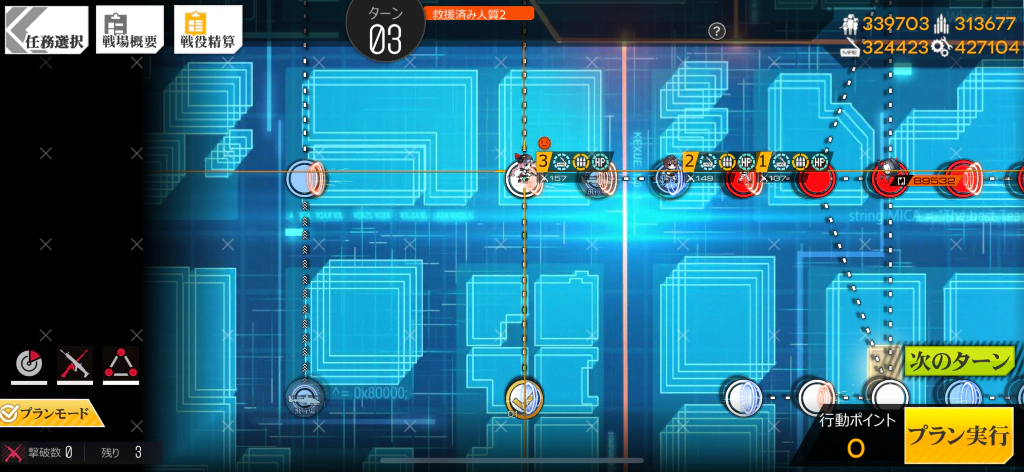Execute plan with プラン実行 button
The width and height of the screenshot is (1024, 472).
(x=957, y=436)
